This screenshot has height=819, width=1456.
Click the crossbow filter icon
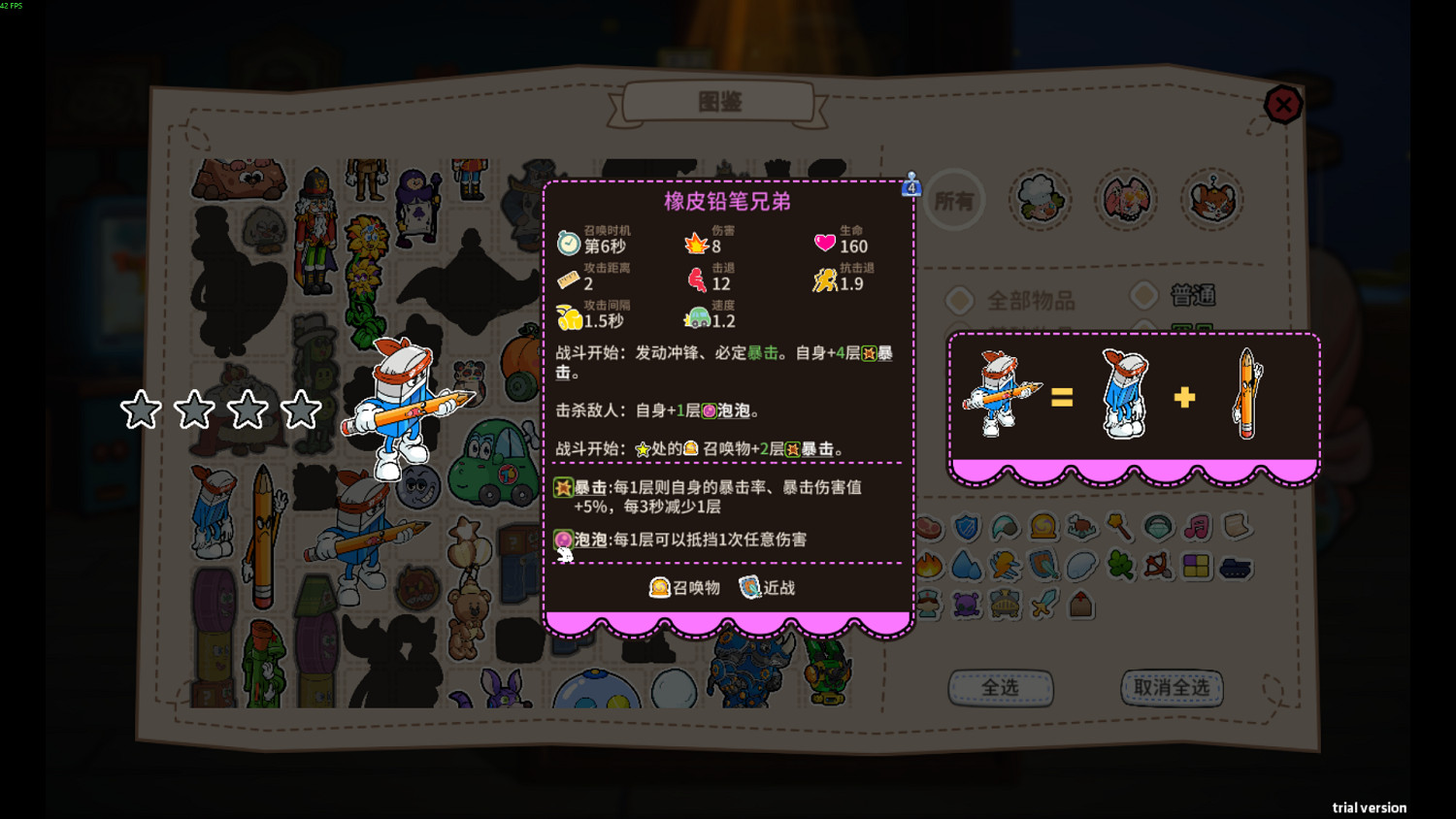pyautogui.click(x=1158, y=567)
